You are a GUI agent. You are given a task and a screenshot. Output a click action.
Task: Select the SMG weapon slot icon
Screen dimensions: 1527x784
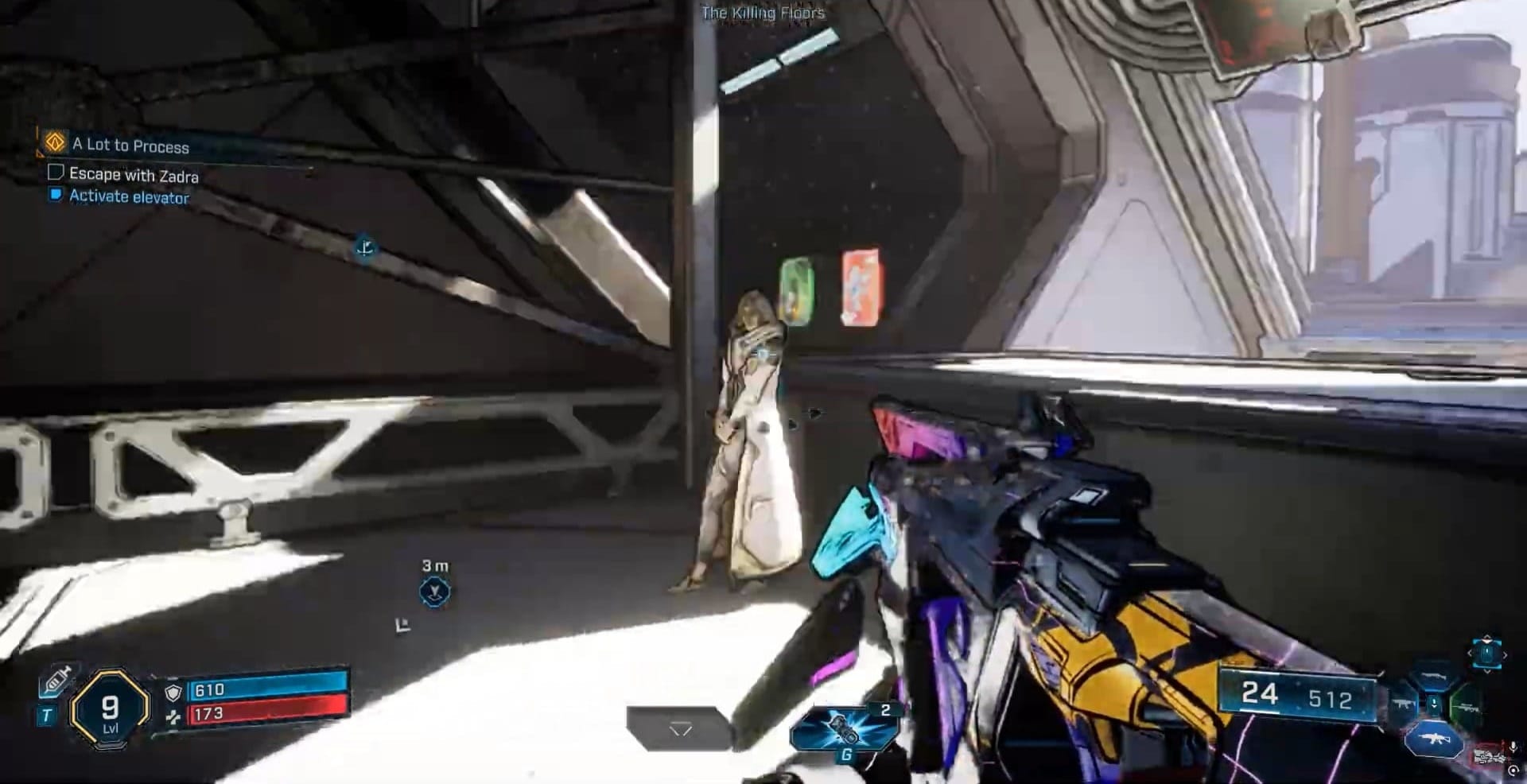pyautogui.click(x=1403, y=704)
